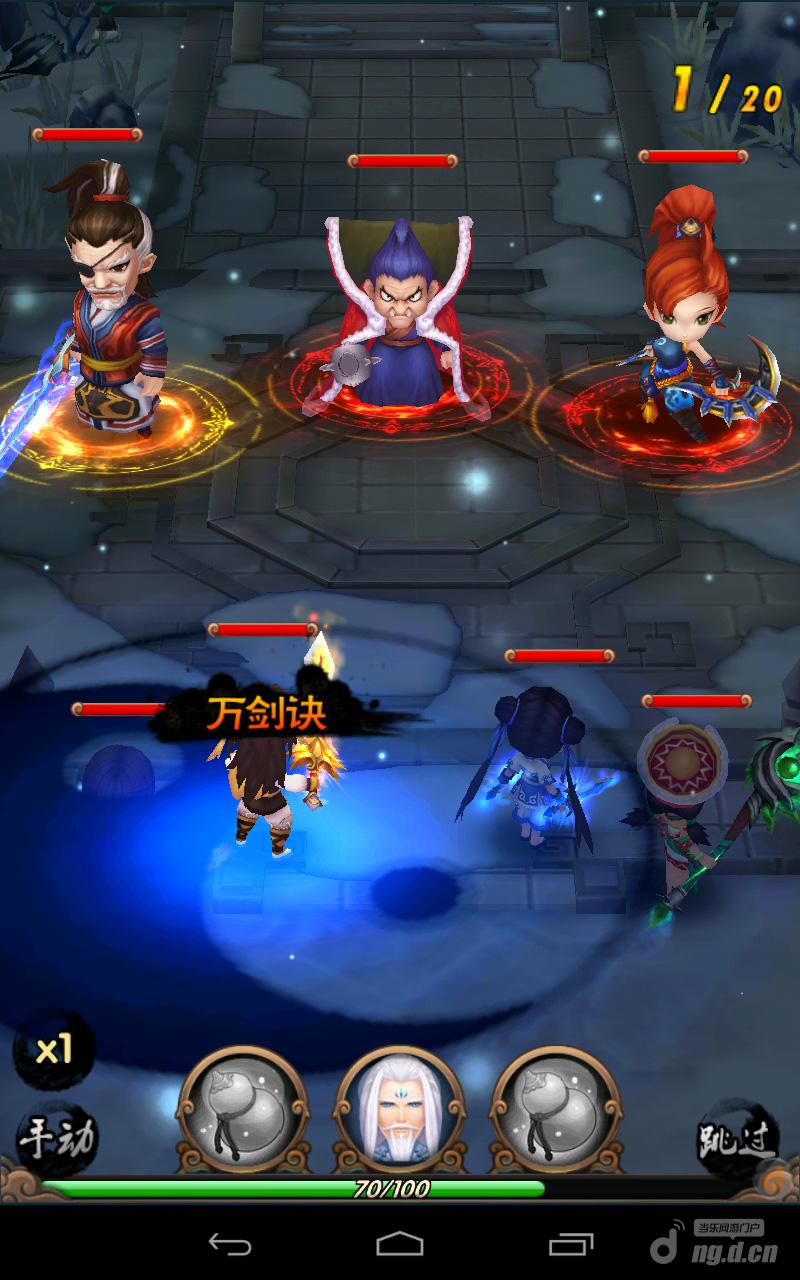Viewport: 800px width, 1280px height.
Task: Activate the white-haired elder hero skill
Action: pyautogui.click(x=400, y=1110)
